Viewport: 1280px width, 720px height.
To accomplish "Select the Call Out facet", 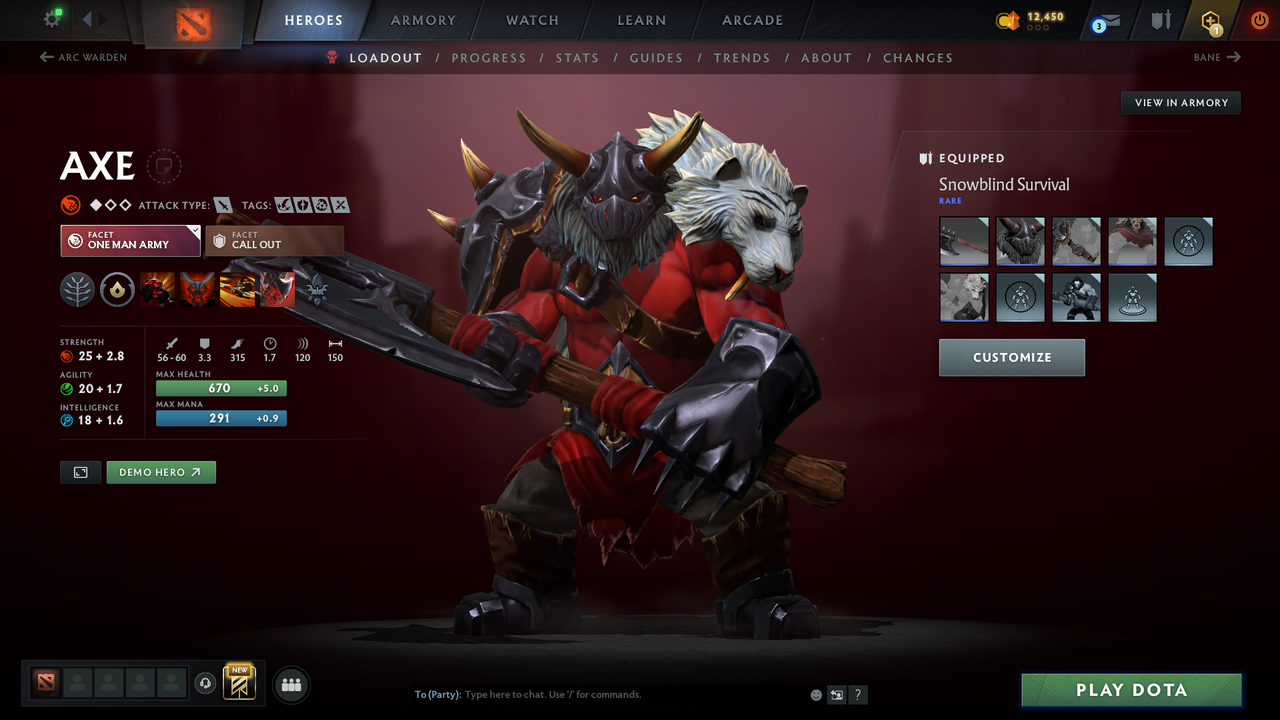I will 275,241.
